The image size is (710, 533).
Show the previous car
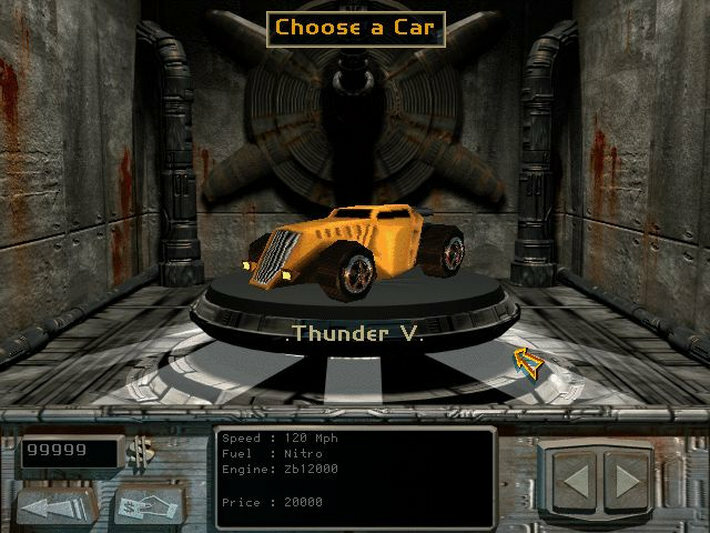(x=575, y=482)
